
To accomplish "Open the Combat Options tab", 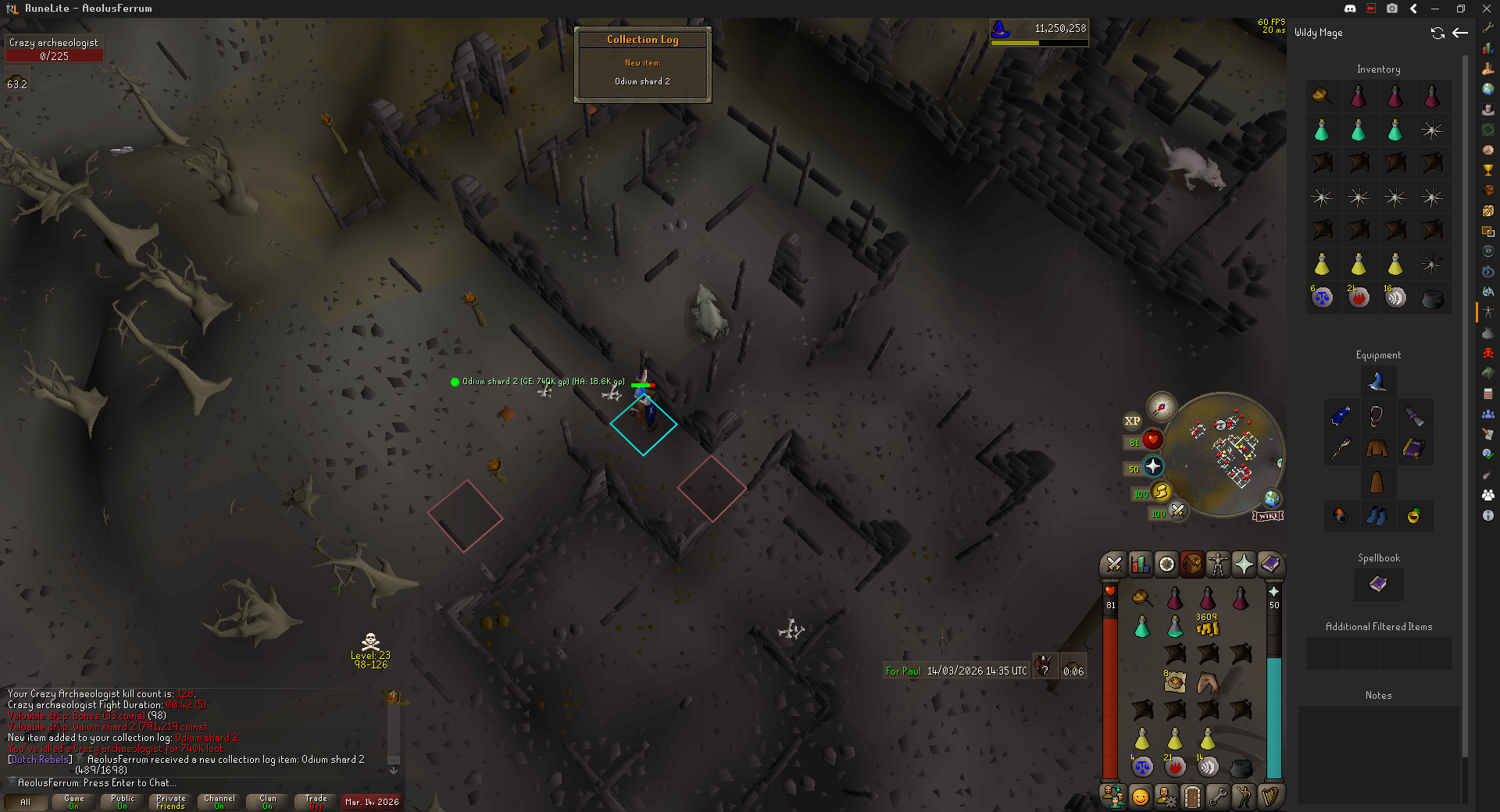I will tap(1114, 564).
